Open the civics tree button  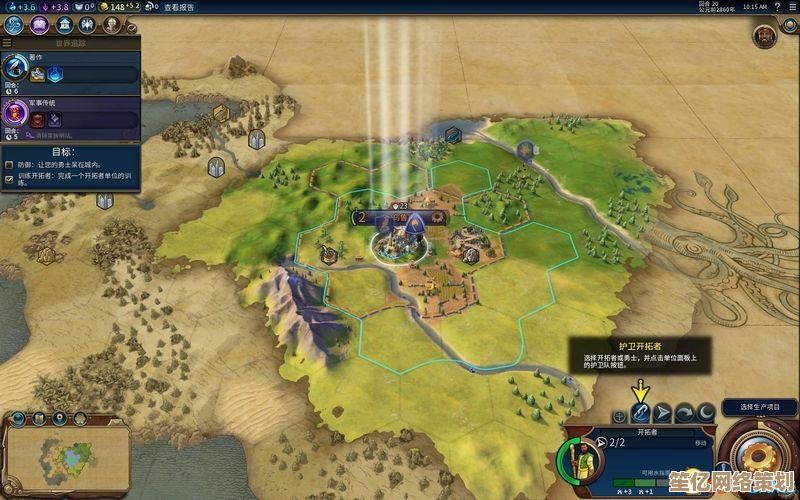(39, 24)
